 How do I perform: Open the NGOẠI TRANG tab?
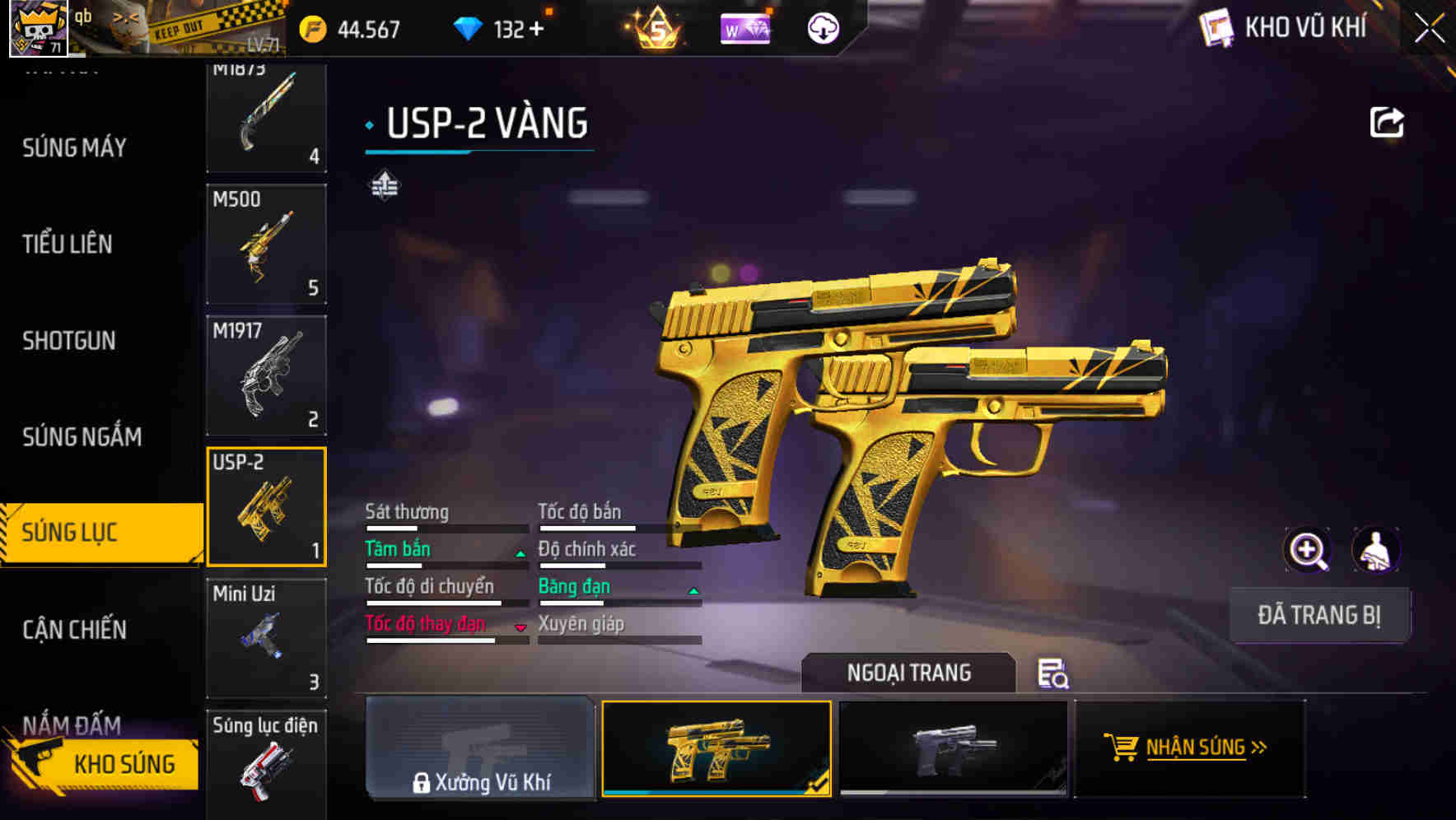point(909,672)
